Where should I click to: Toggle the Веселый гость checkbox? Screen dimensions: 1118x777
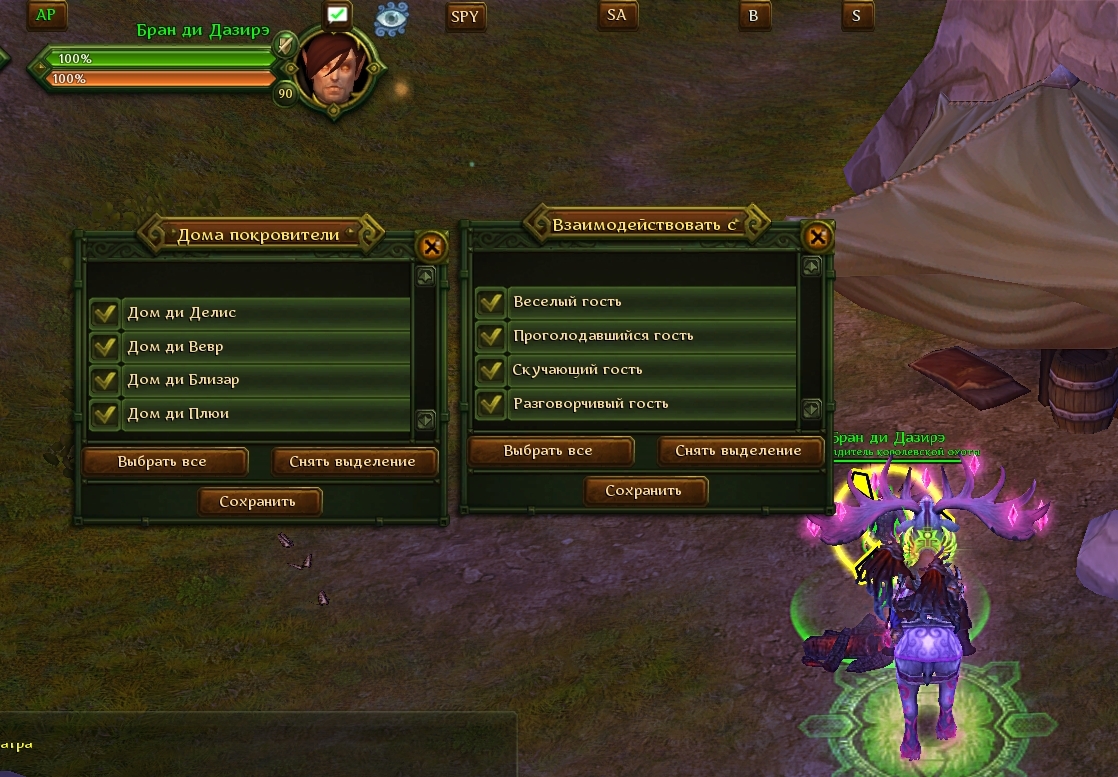coord(490,301)
